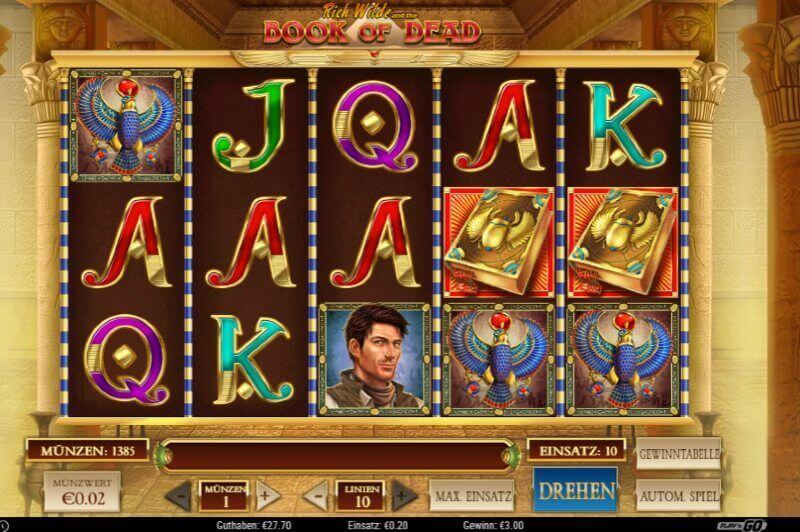
Task: Increase the number of Linien
Action: pyautogui.click(x=402, y=494)
